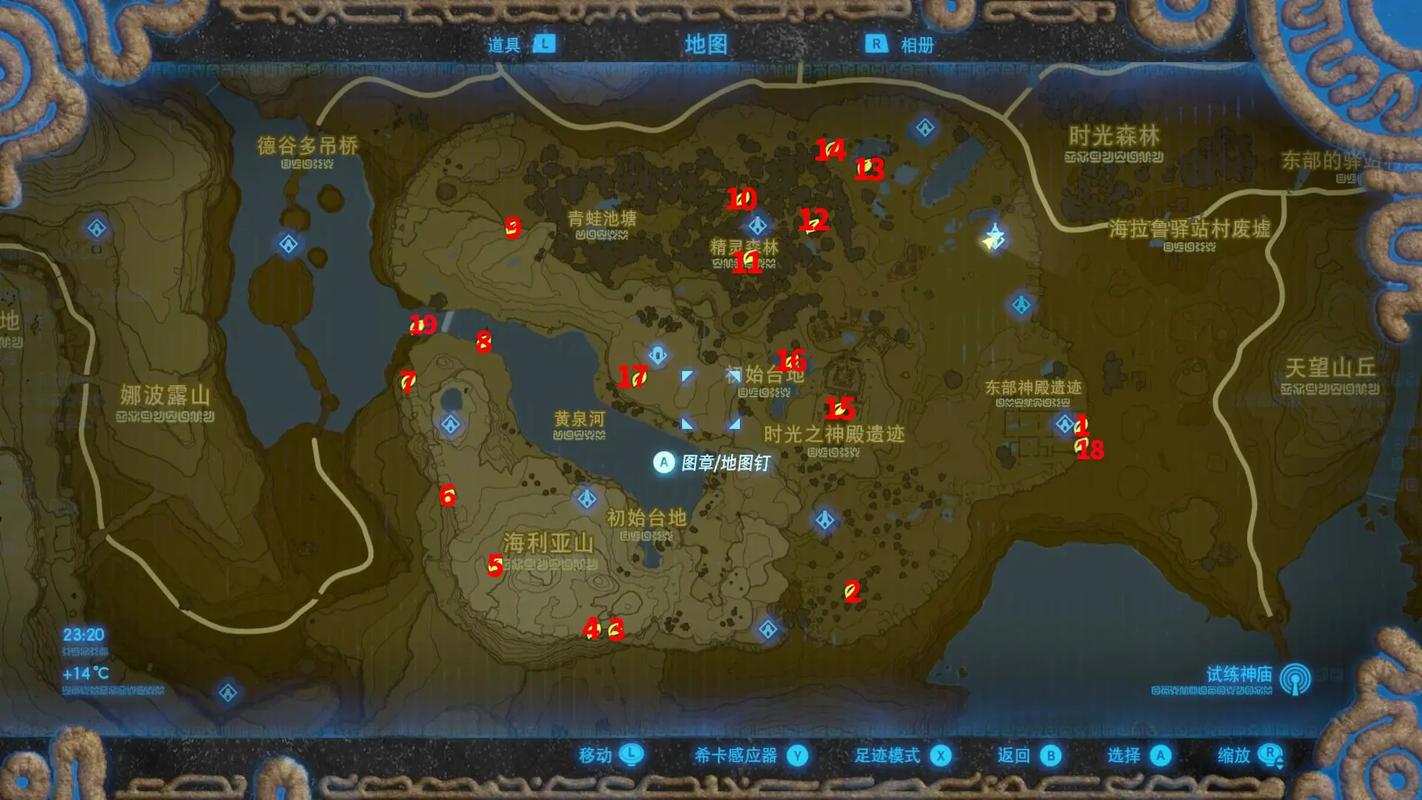Select the Great Plateau tower icon
This screenshot has width=1422, height=800.
coord(658,355)
